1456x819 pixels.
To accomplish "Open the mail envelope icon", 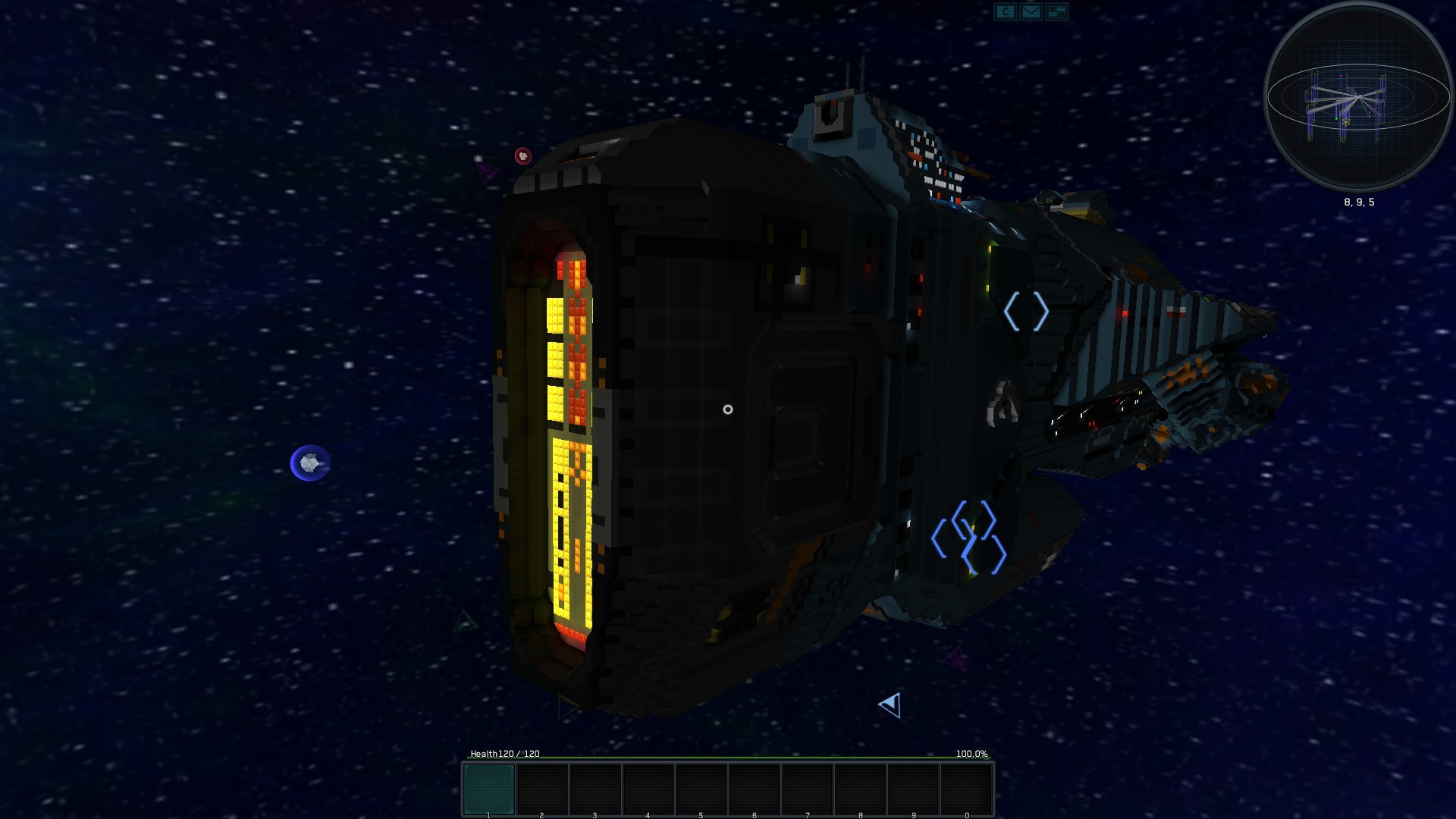I will pyautogui.click(x=1031, y=11).
